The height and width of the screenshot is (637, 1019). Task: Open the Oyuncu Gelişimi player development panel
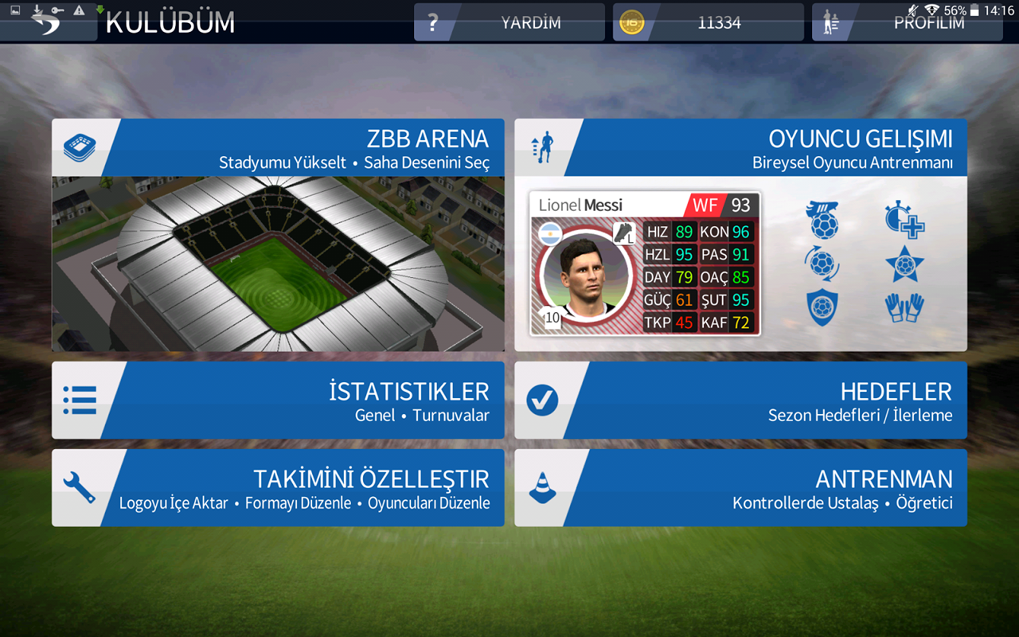click(740, 148)
